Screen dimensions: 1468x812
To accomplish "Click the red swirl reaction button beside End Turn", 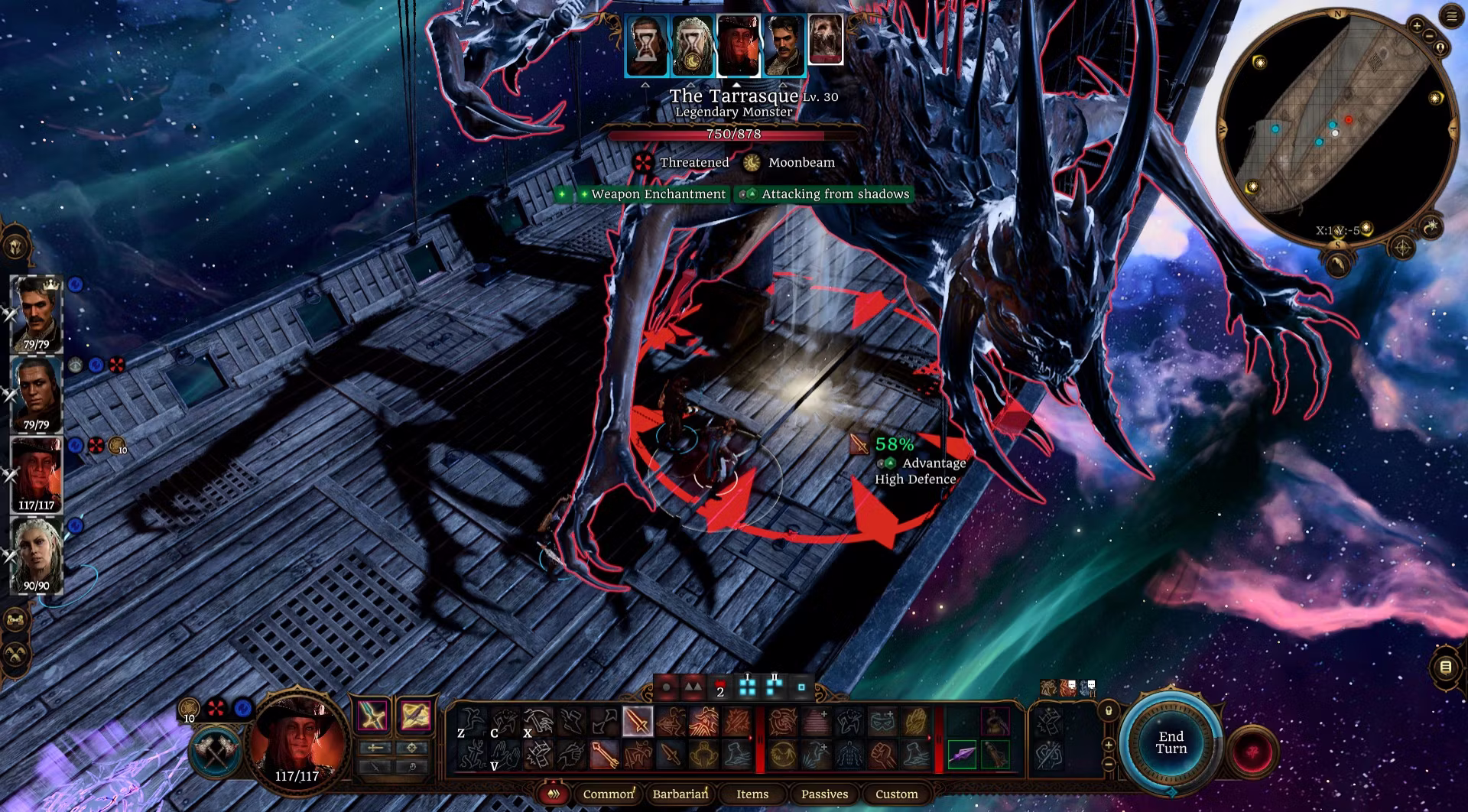I will pyautogui.click(x=1253, y=750).
